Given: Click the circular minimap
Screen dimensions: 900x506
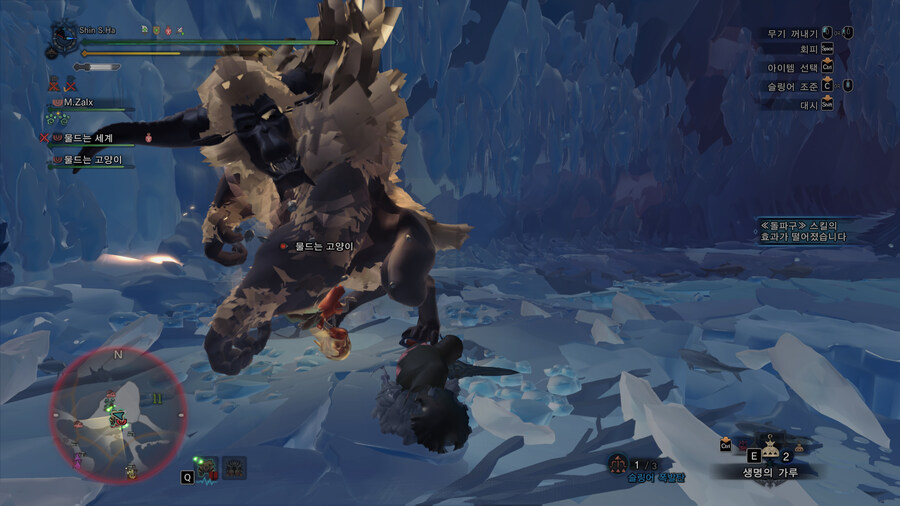Looking at the screenshot, I should coord(118,413).
